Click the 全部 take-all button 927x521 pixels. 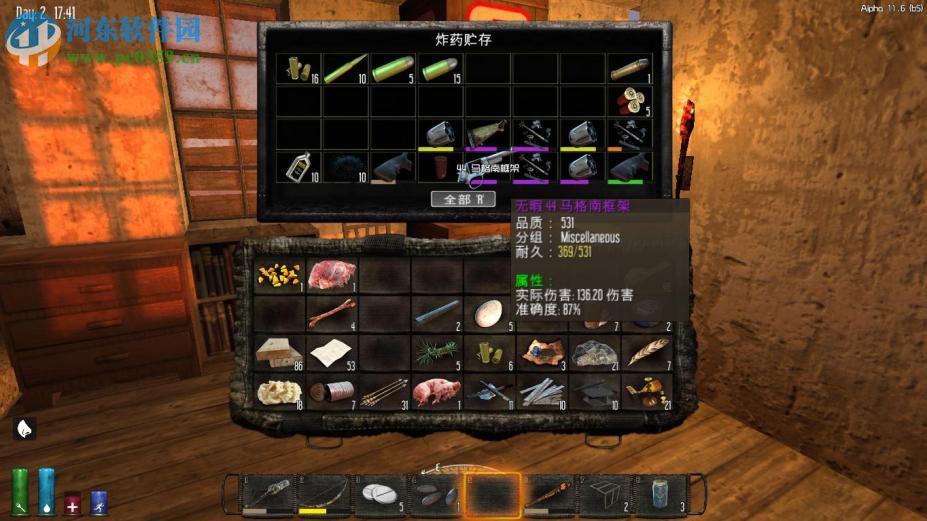(x=463, y=198)
